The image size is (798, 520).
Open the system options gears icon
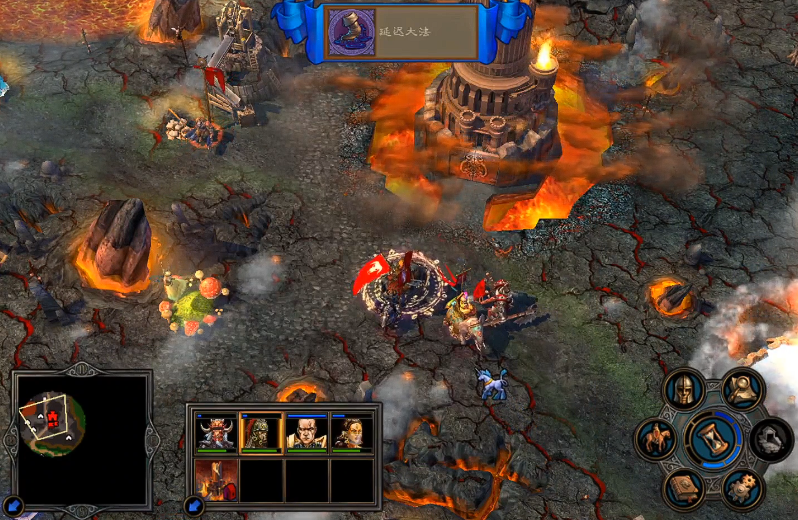(x=743, y=487)
